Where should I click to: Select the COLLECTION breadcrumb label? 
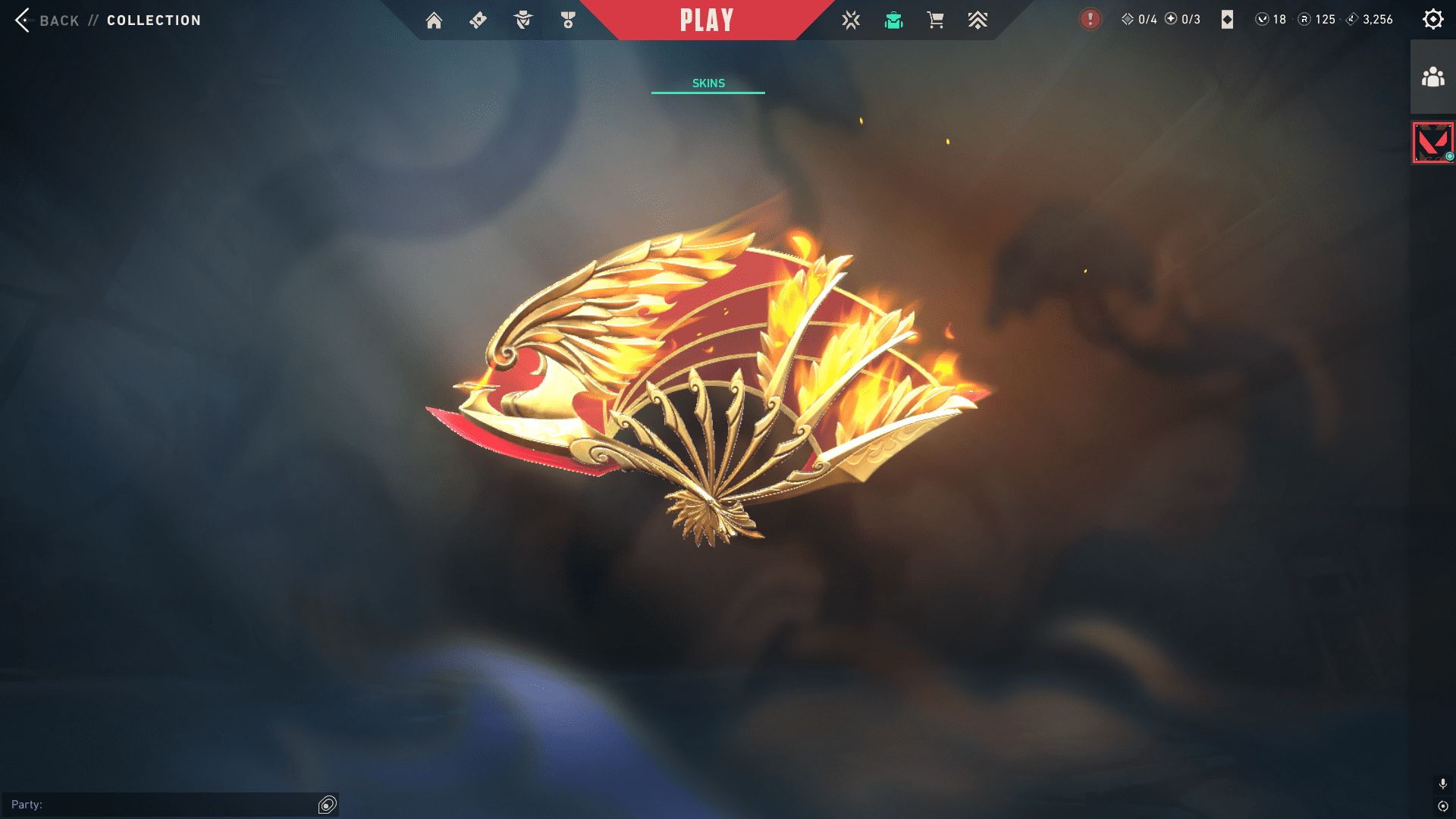click(153, 20)
